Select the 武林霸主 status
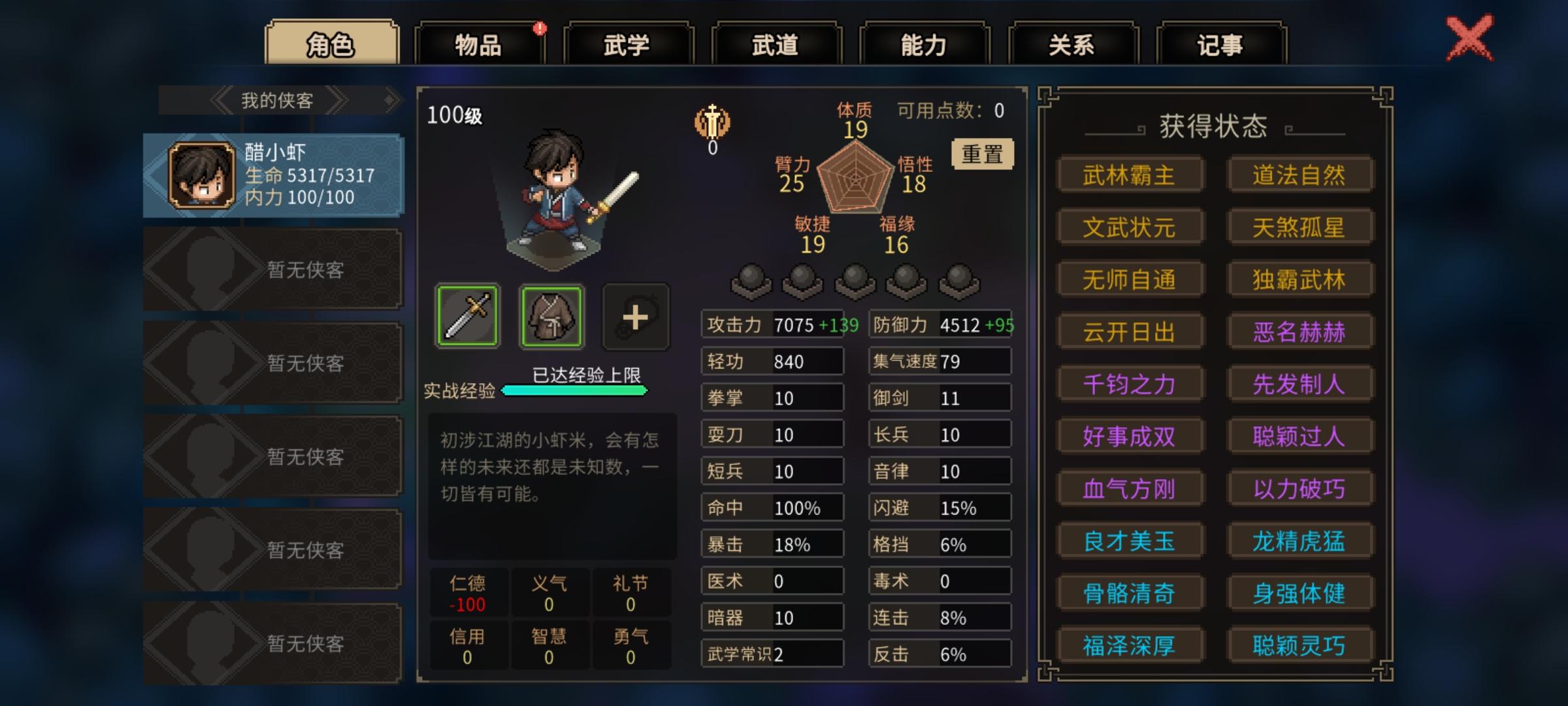 (x=1130, y=174)
